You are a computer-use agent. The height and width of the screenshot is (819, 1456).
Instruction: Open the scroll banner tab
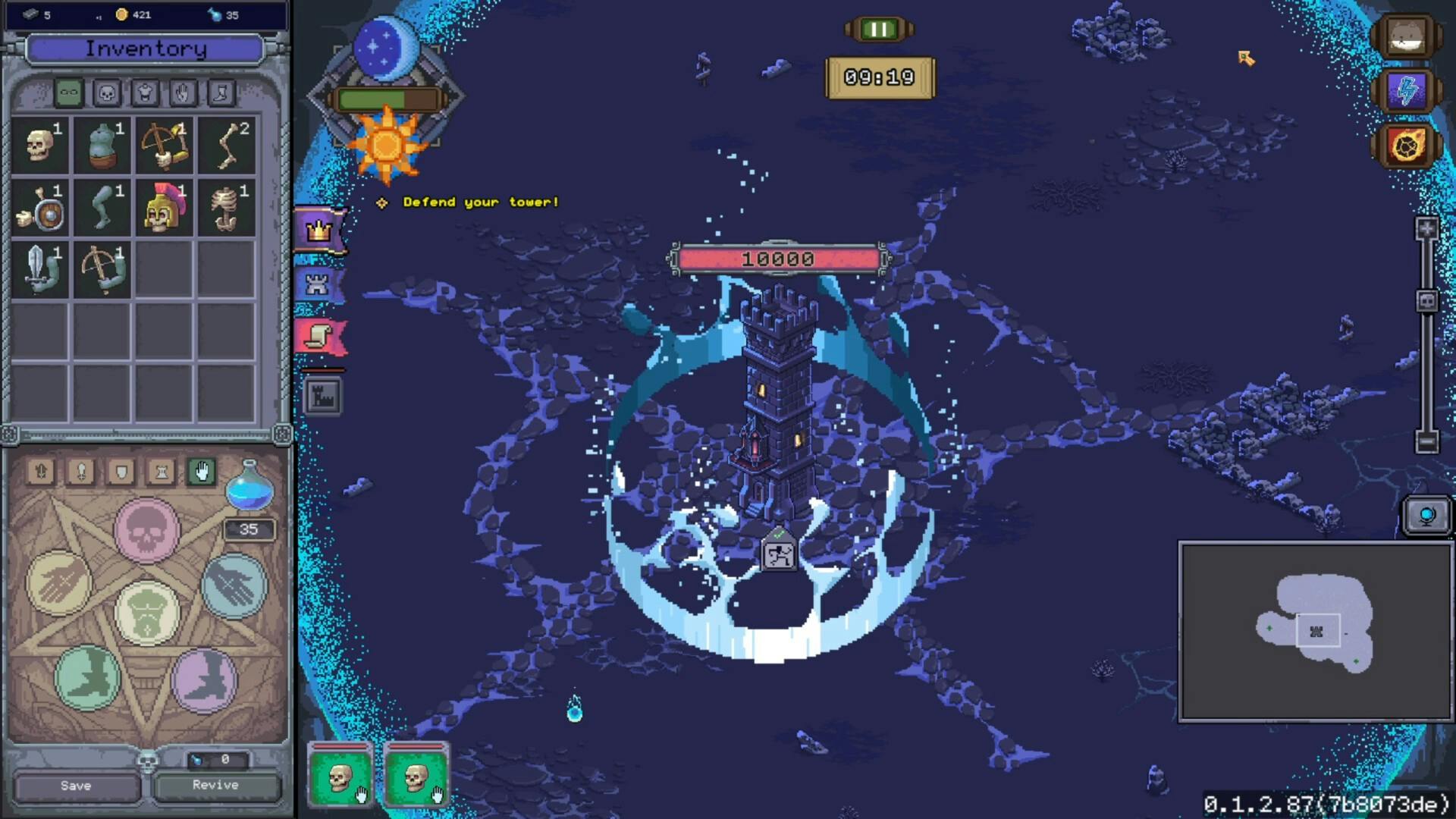[319, 336]
